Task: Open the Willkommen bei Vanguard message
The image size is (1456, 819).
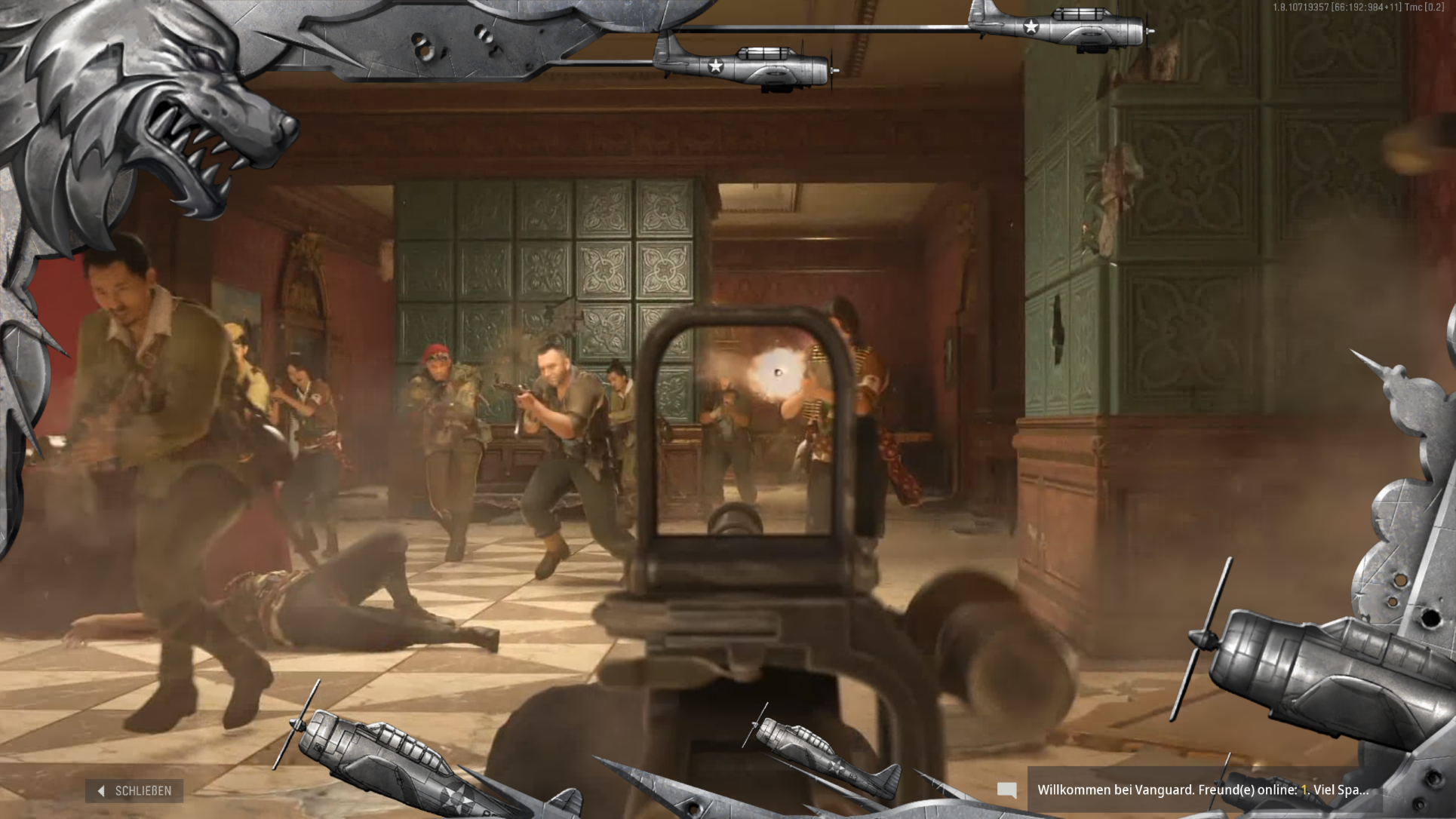Action: coord(1207,791)
